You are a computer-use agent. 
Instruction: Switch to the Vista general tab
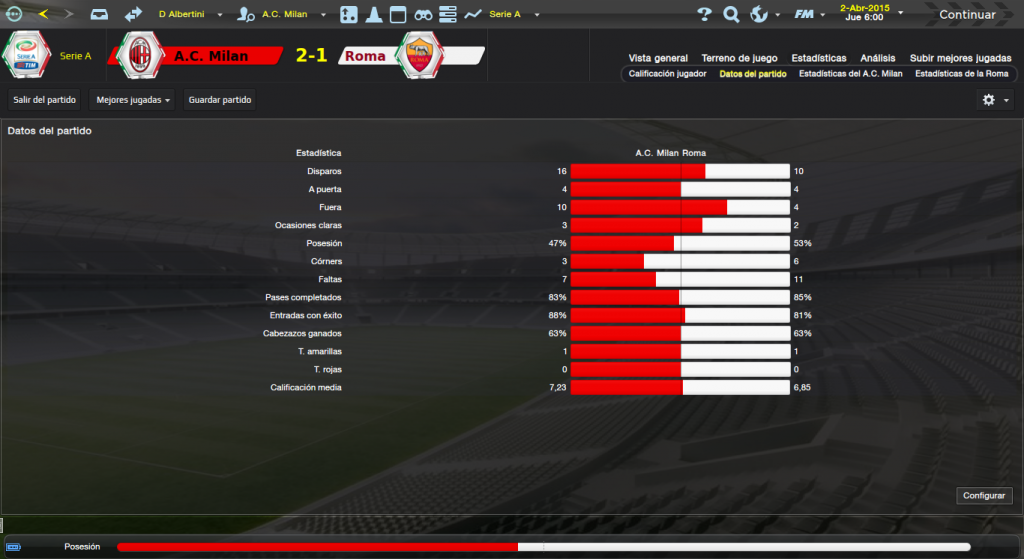coord(658,58)
